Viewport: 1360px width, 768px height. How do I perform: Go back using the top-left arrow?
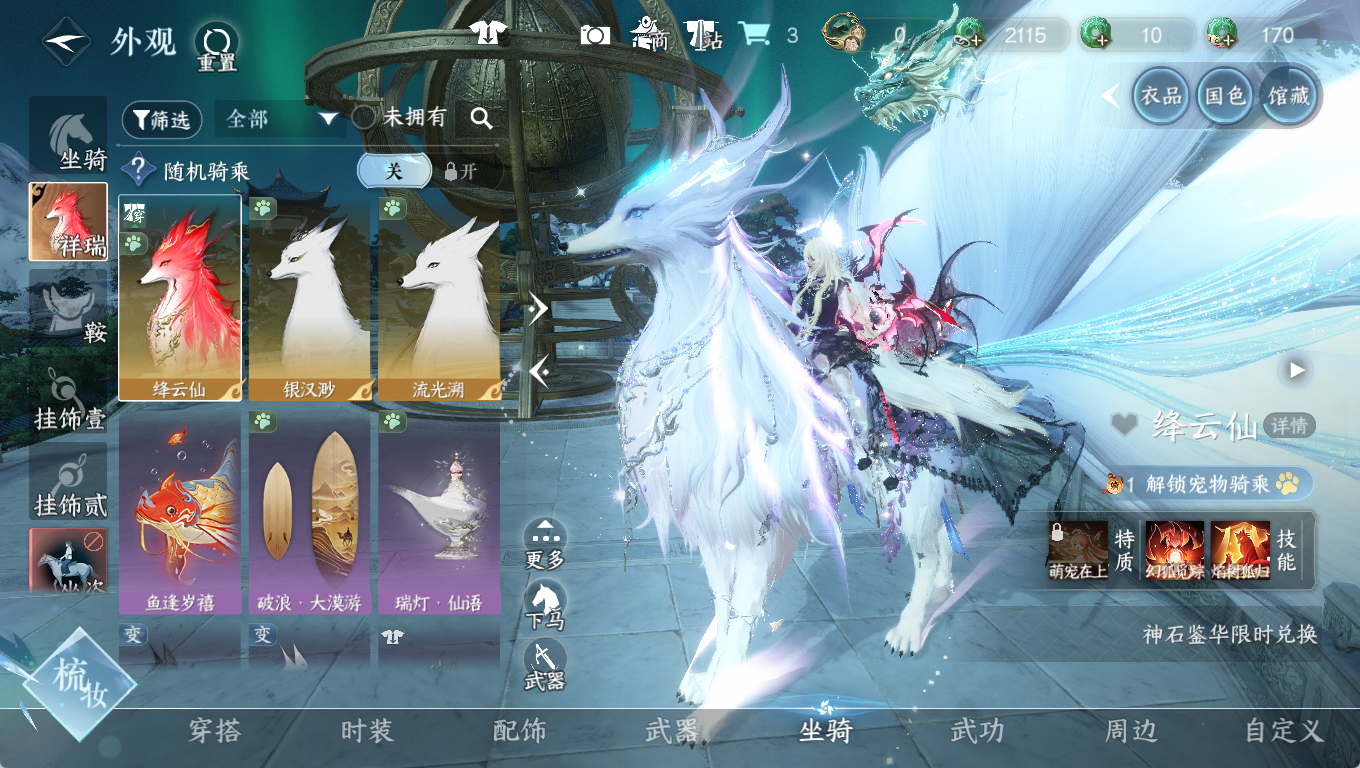(65, 42)
